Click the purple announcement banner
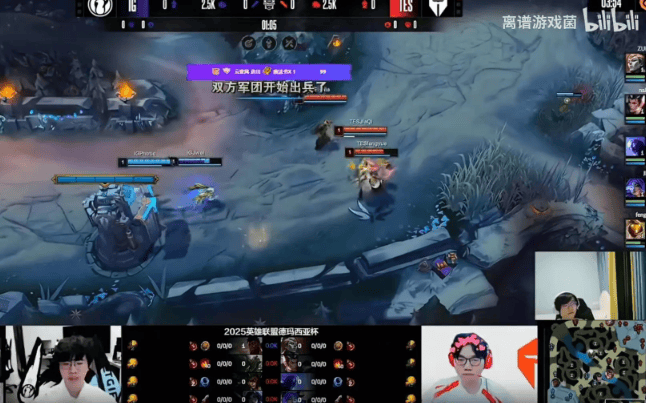Viewport: 646px width, 403px height. pos(268,72)
